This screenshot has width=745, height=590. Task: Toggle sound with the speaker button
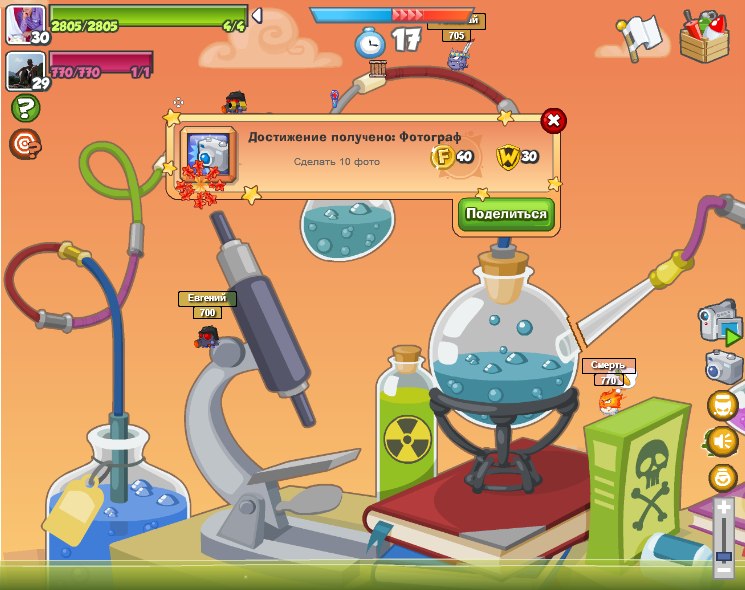[x=722, y=441]
